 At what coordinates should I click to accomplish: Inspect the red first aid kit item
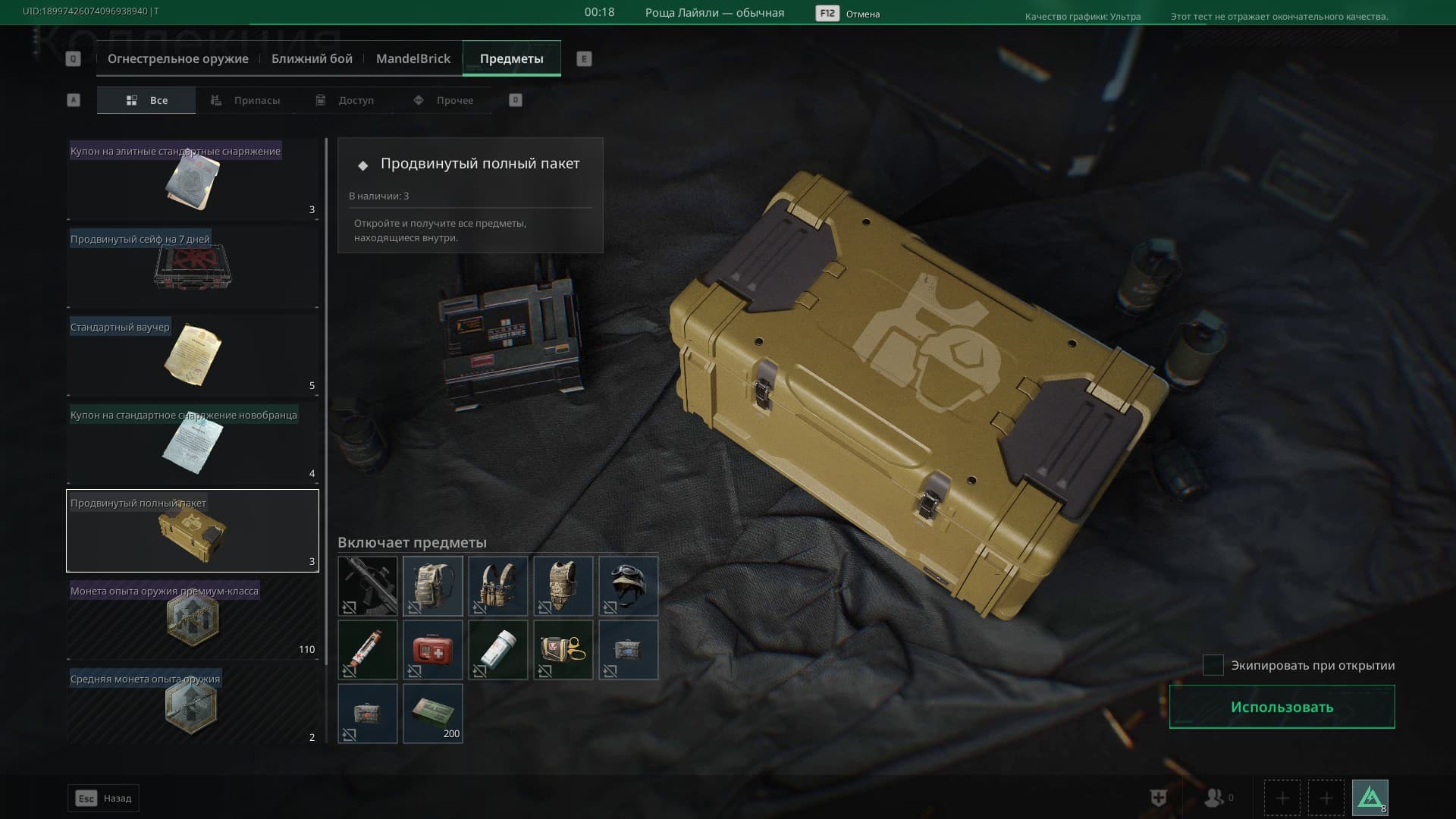pos(433,650)
